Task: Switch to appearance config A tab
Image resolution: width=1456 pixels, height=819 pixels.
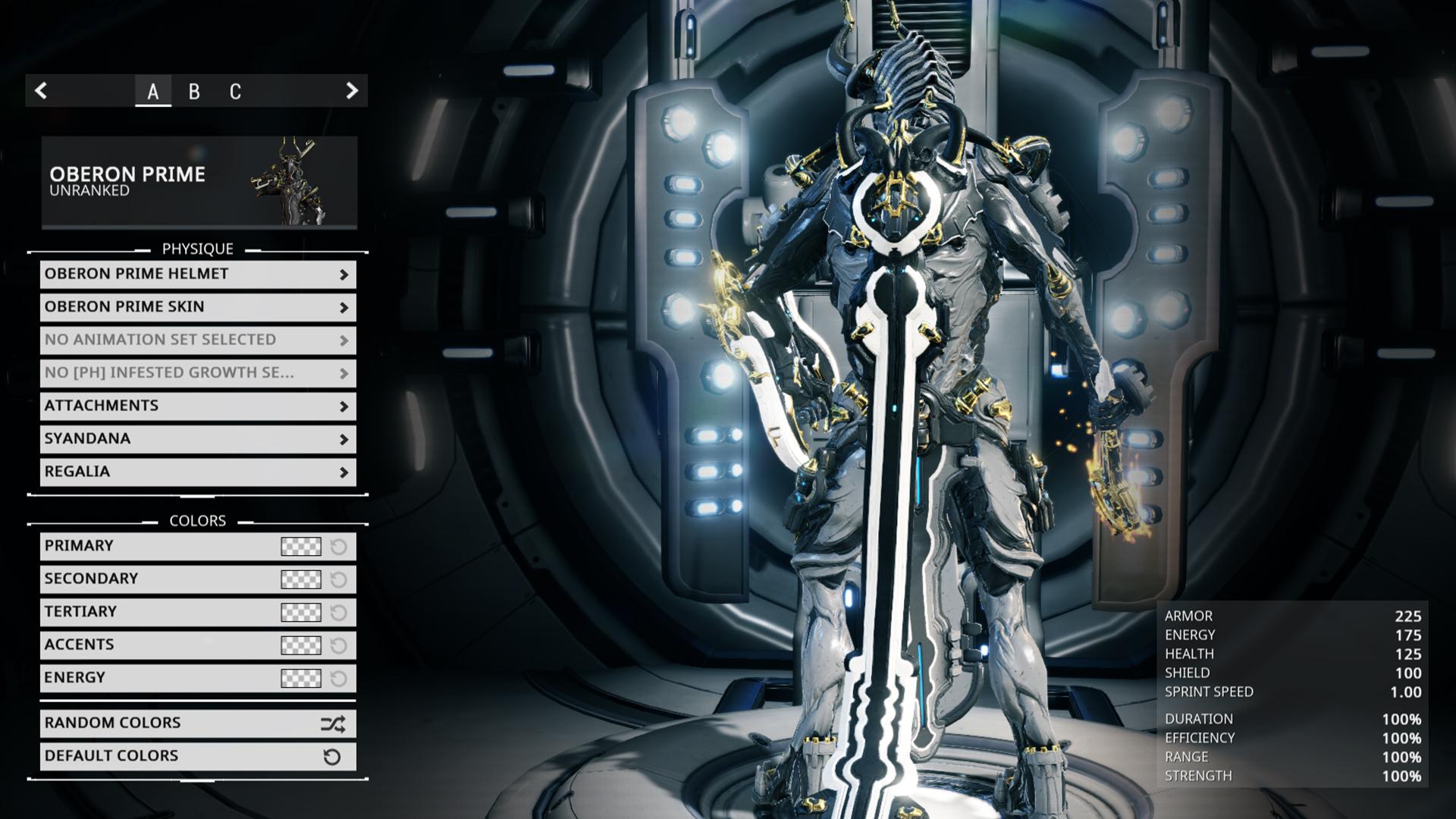Action: (x=153, y=92)
